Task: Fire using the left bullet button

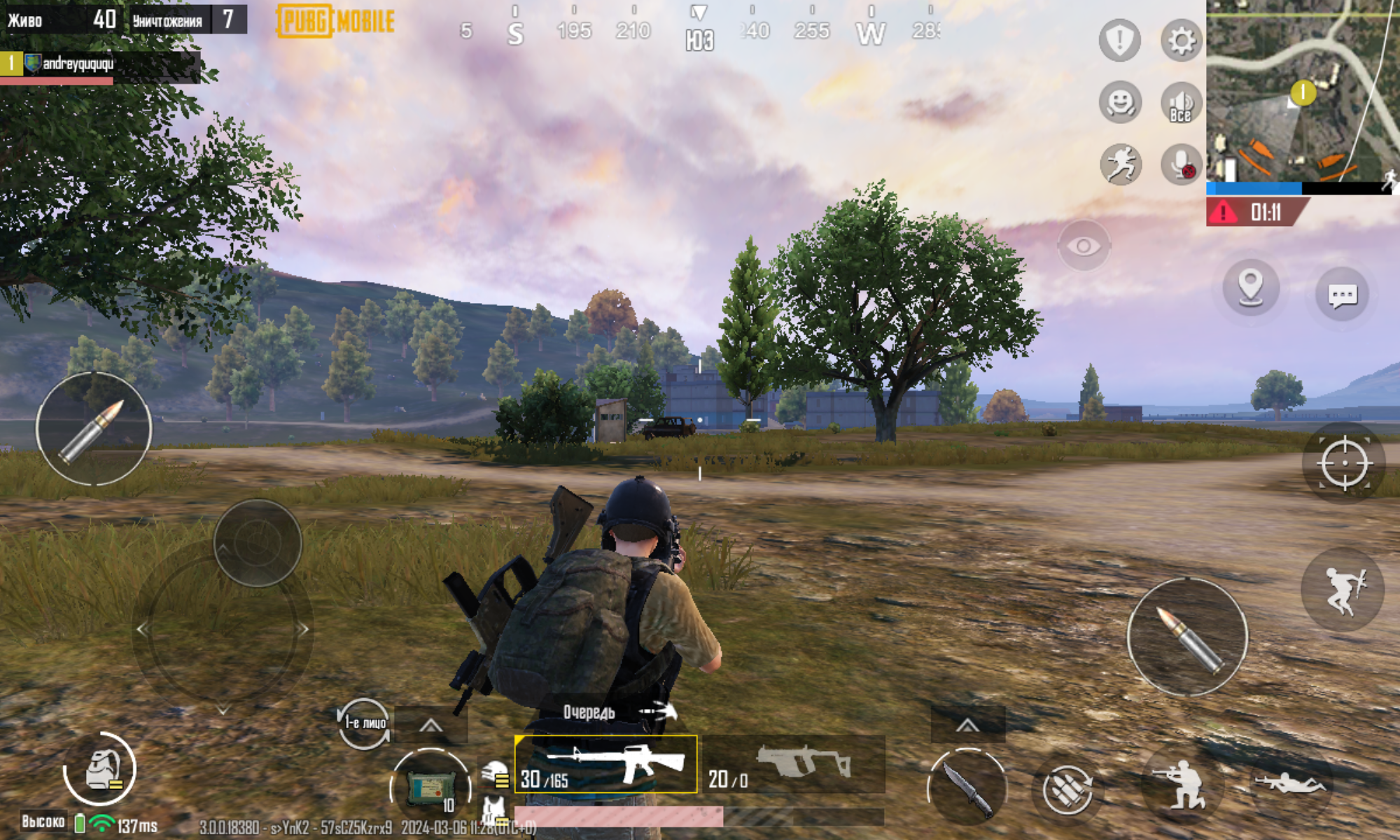Action: click(94, 428)
